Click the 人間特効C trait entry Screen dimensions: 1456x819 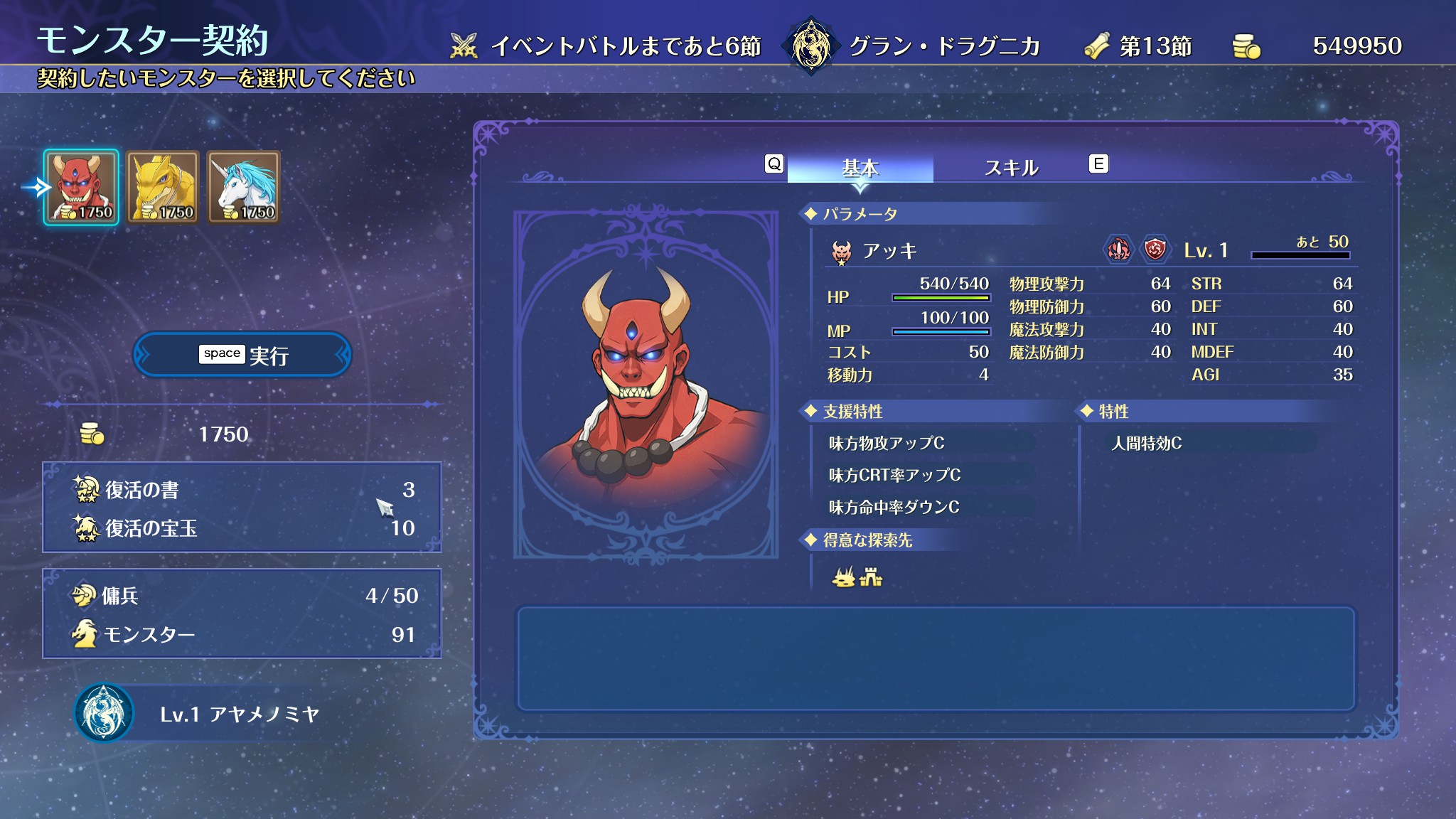pyautogui.click(x=1146, y=444)
